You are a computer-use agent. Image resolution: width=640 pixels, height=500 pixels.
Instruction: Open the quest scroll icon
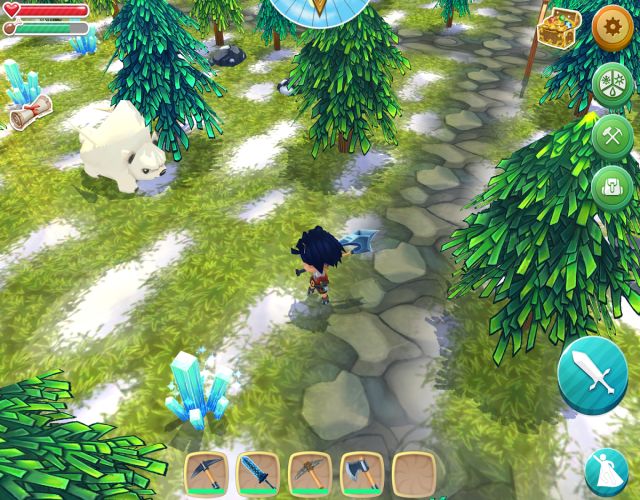(28, 114)
